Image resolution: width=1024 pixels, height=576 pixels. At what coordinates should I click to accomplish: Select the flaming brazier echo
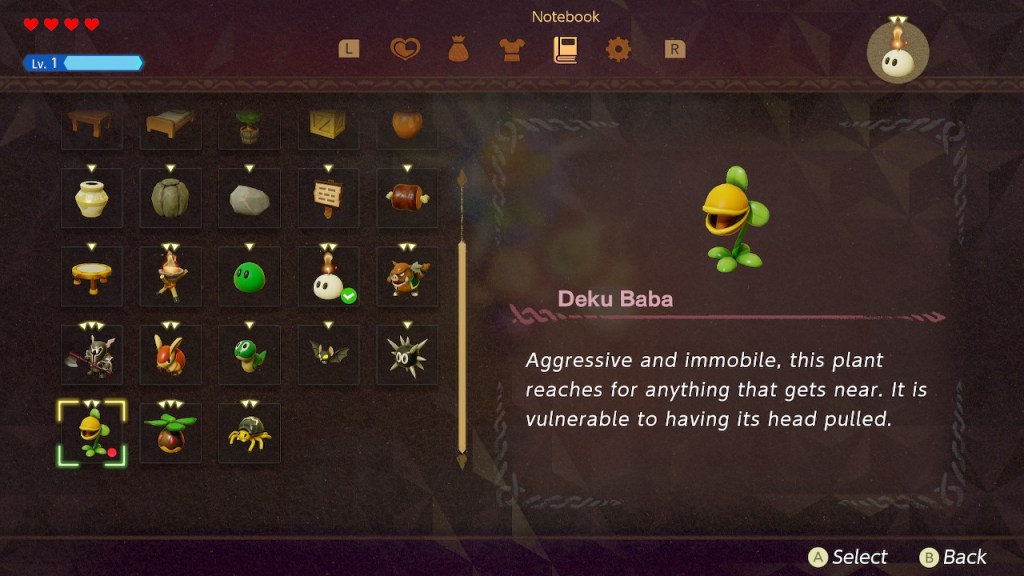click(170, 276)
